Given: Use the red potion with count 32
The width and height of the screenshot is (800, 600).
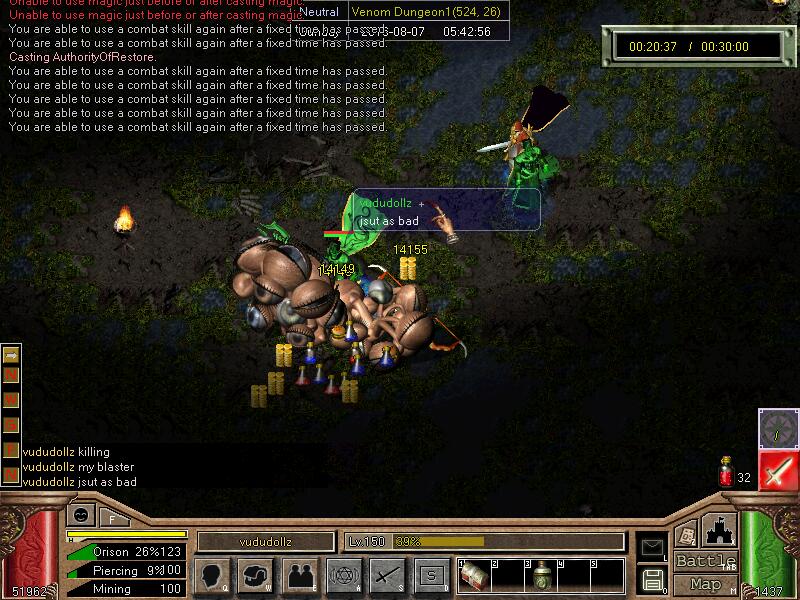Looking at the screenshot, I should pos(726,473).
